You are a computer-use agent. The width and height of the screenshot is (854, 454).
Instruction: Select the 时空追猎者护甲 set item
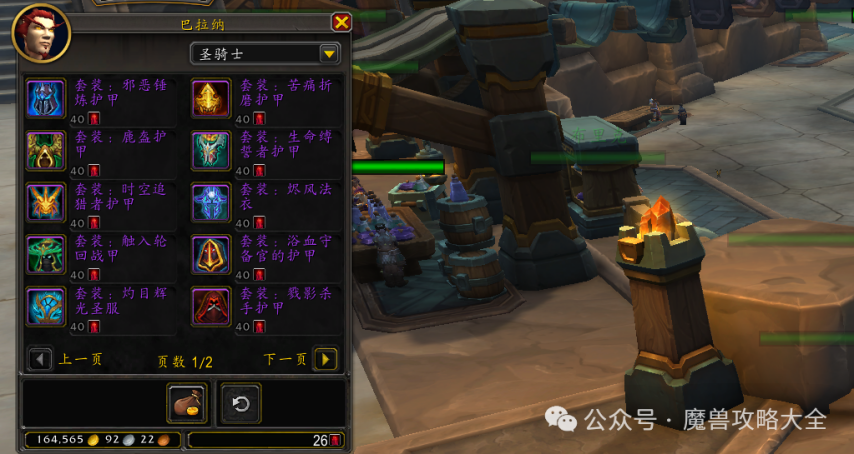click(x=46, y=202)
